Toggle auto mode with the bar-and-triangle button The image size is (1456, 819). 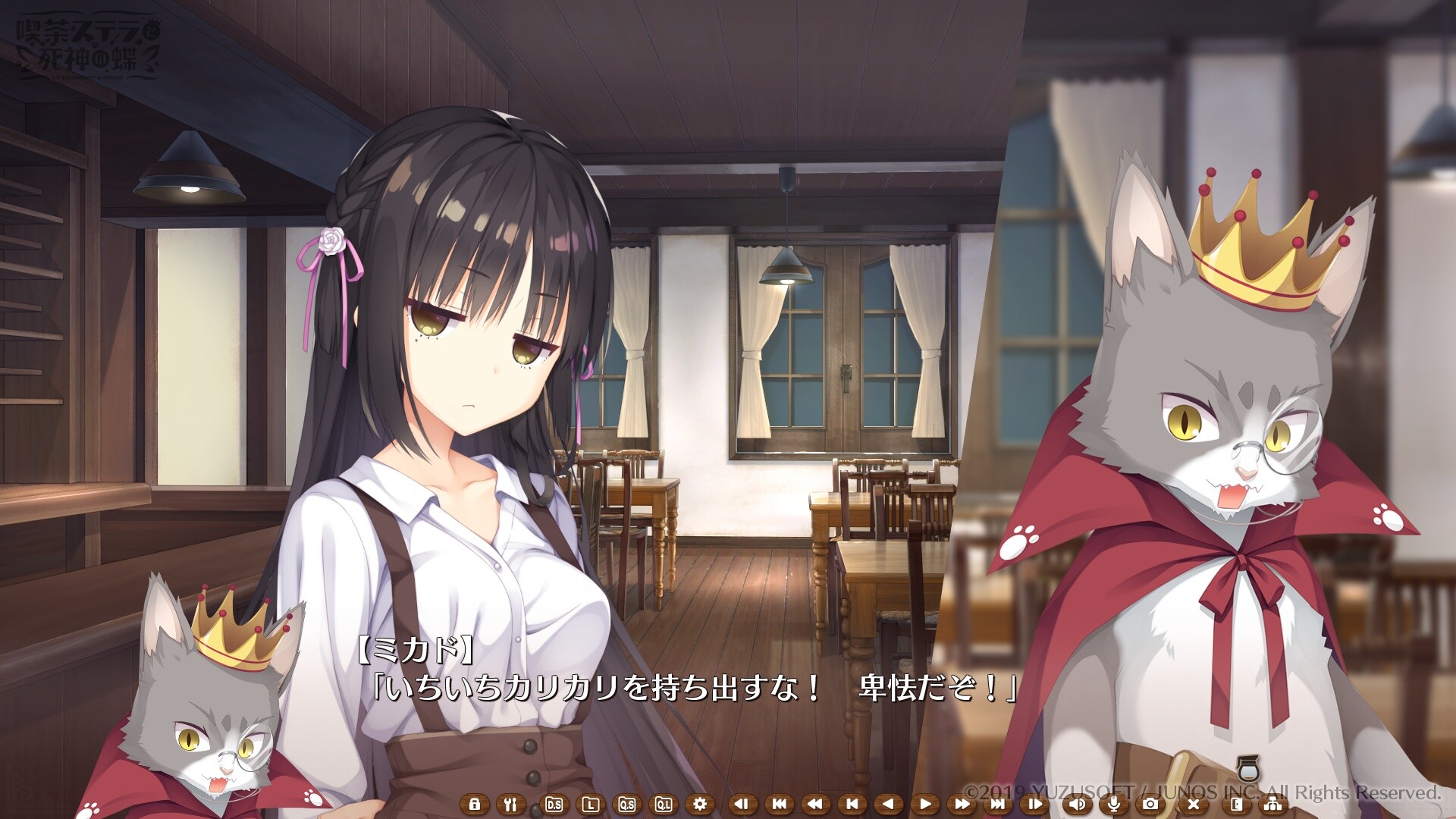coord(1036,804)
